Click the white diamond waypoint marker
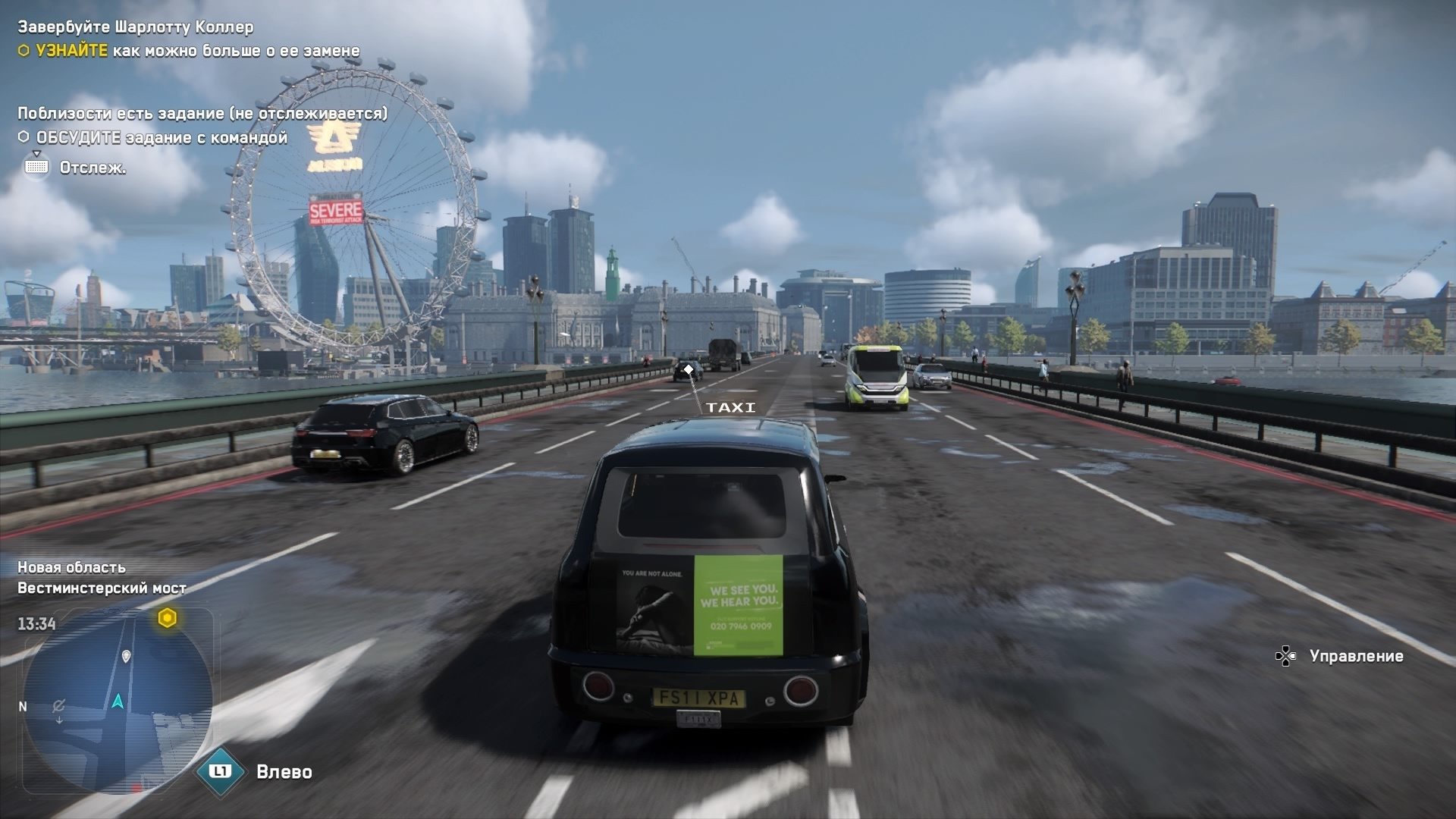The height and width of the screenshot is (819, 1456). pos(689,369)
